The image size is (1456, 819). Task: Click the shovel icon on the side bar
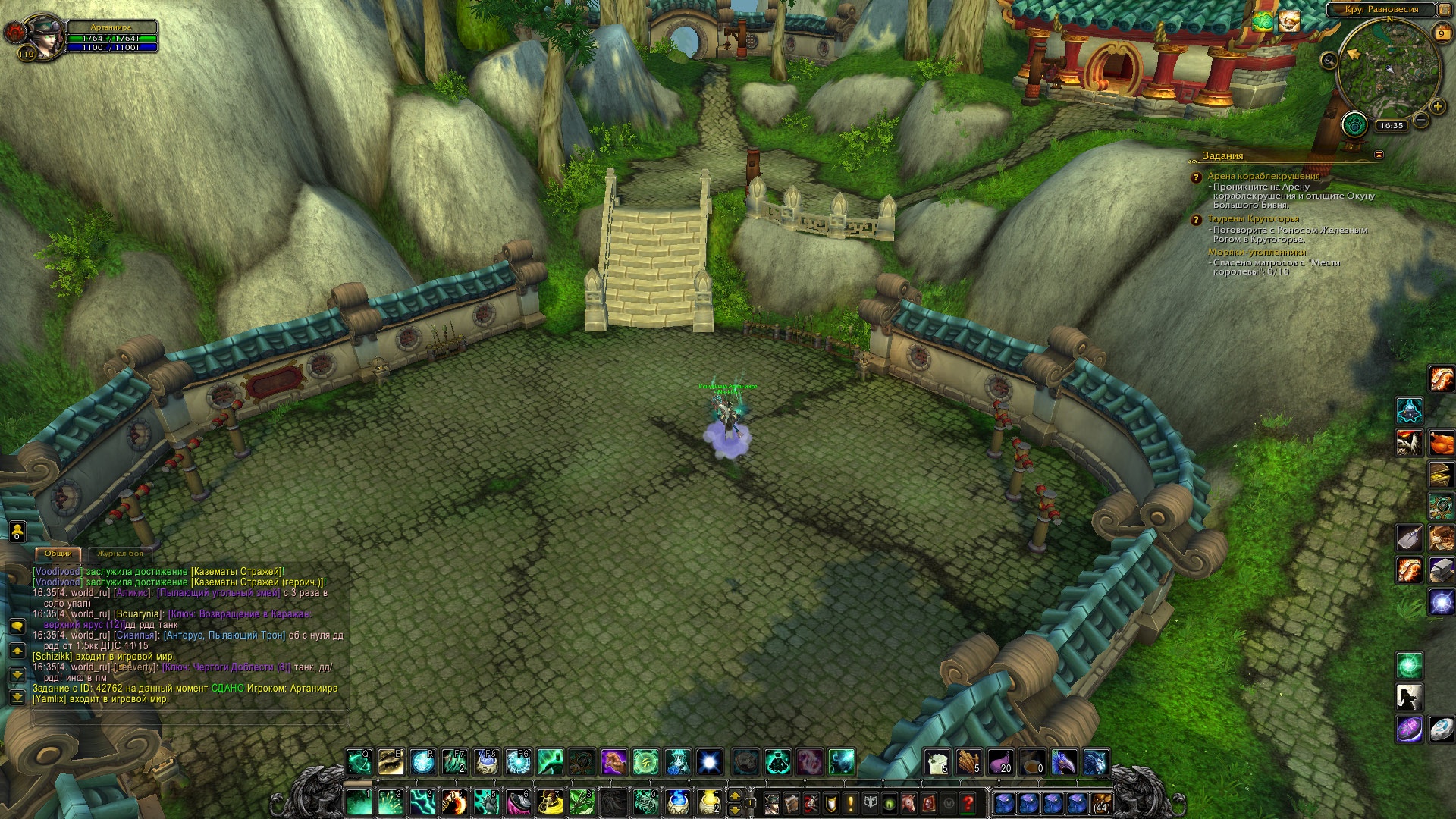1409,538
